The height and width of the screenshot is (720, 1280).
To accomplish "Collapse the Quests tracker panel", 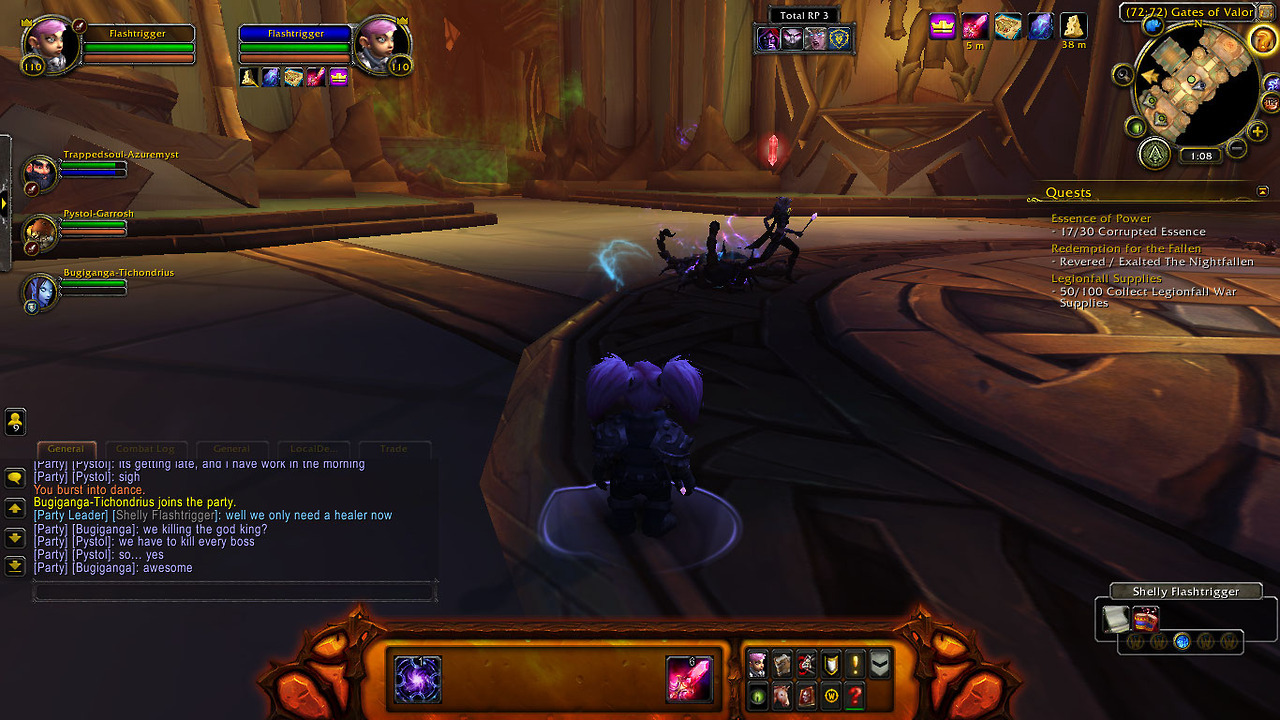I will (1262, 191).
